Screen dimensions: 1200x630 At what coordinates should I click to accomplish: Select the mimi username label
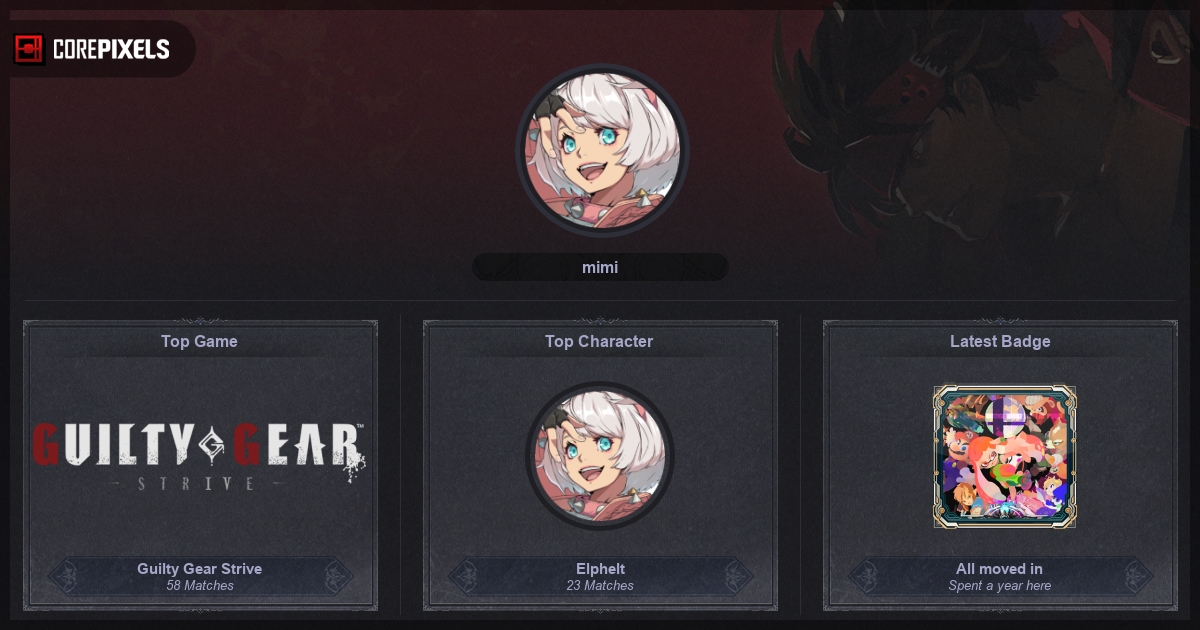click(600, 267)
